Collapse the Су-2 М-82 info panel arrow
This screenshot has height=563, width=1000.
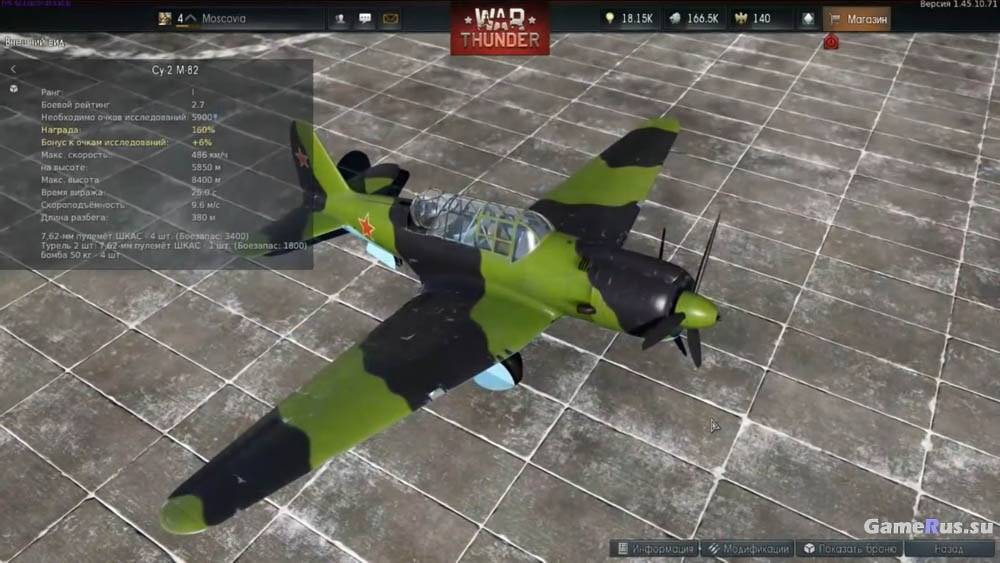click(14, 69)
